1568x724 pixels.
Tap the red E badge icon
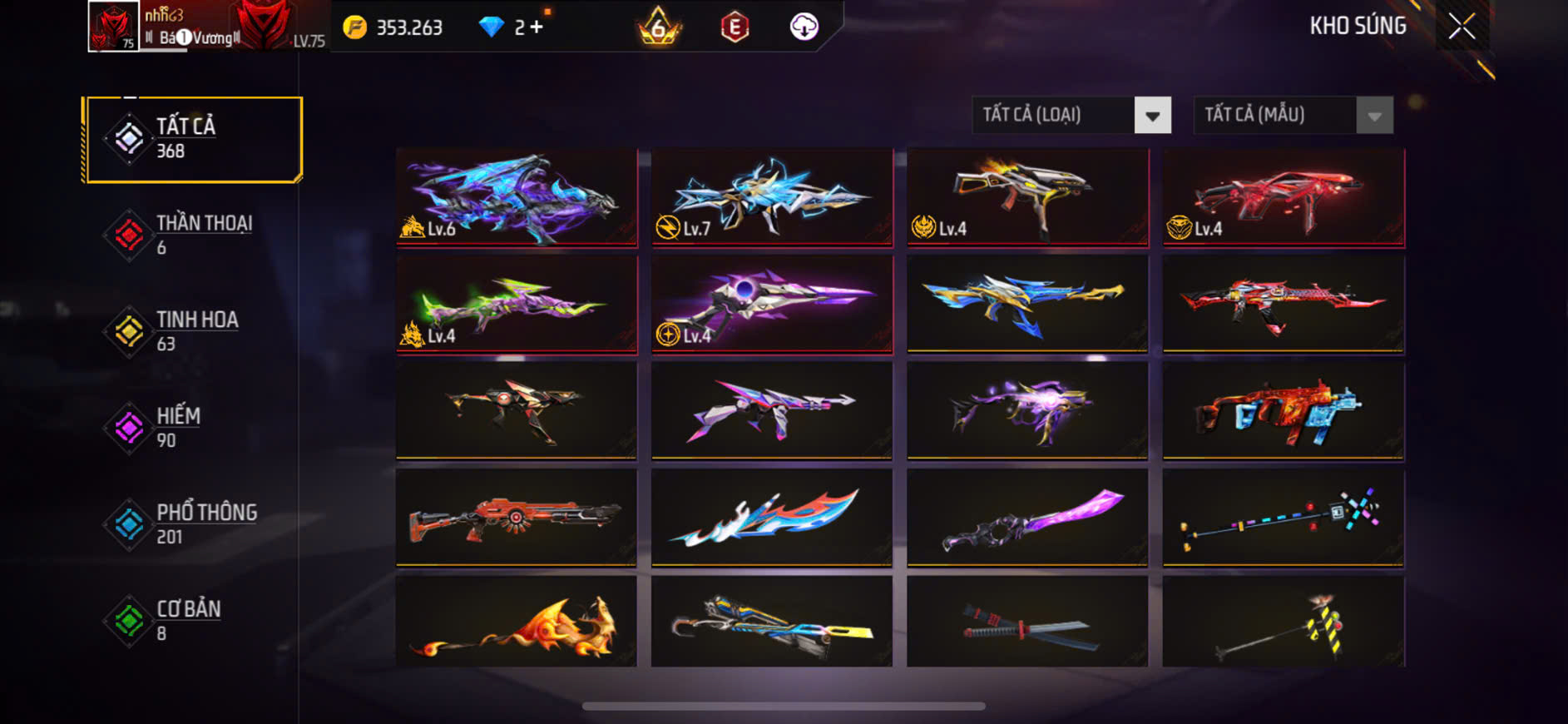(x=734, y=27)
